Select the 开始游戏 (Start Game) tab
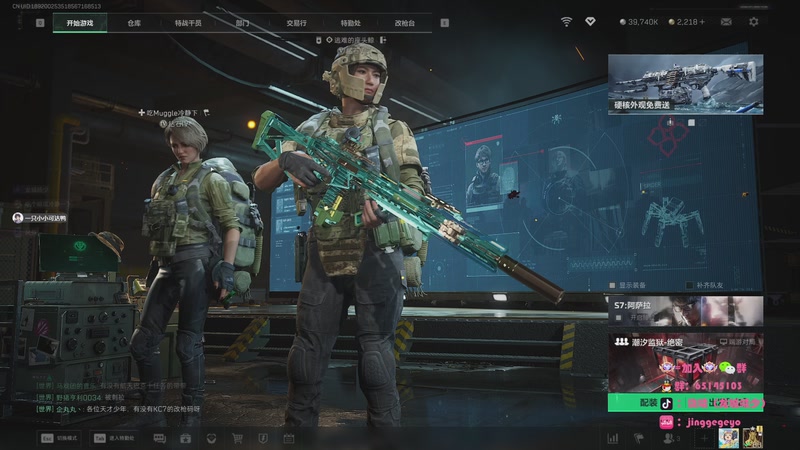 click(80, 22)
